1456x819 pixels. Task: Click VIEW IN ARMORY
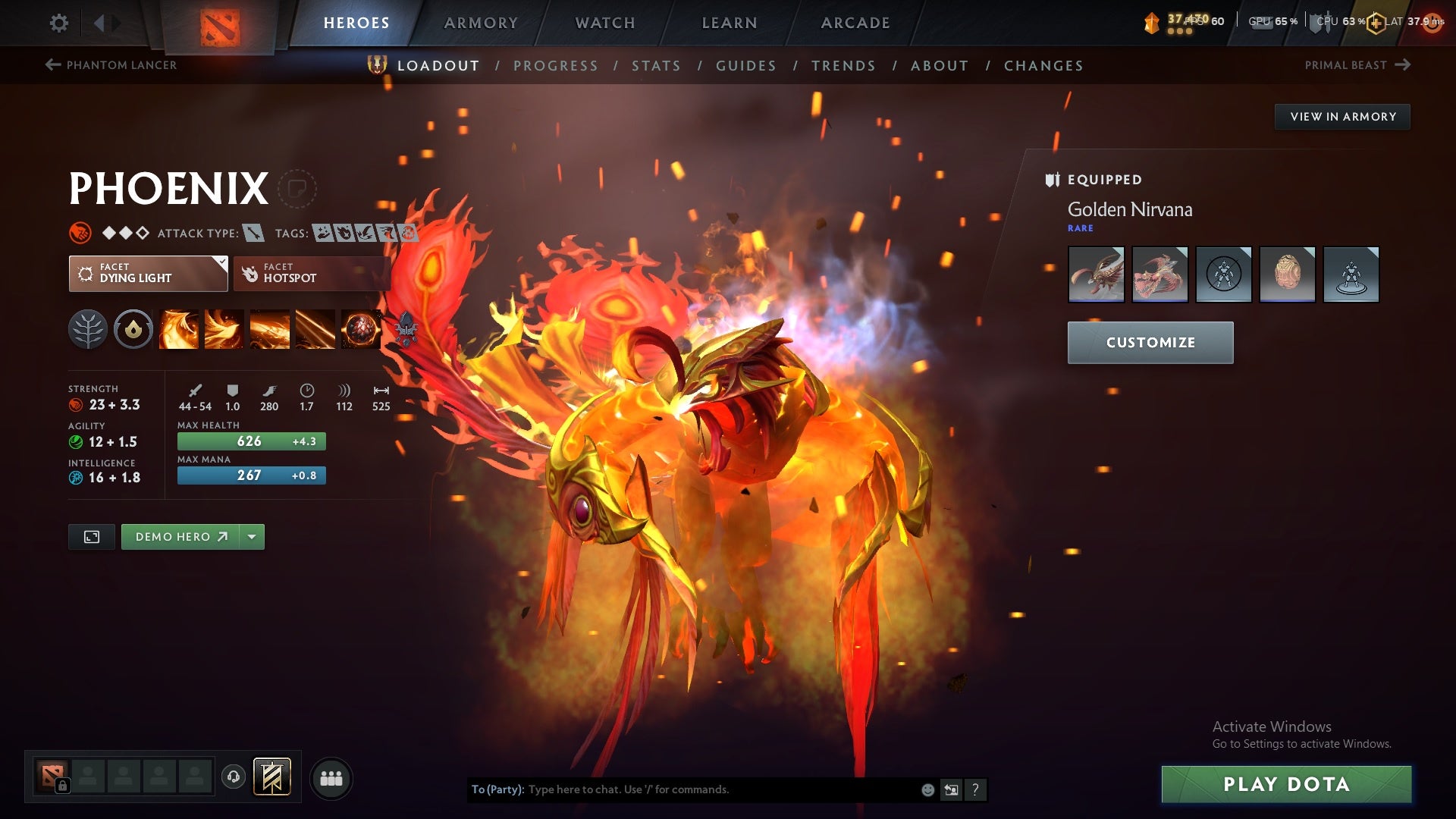[1342, 116]
